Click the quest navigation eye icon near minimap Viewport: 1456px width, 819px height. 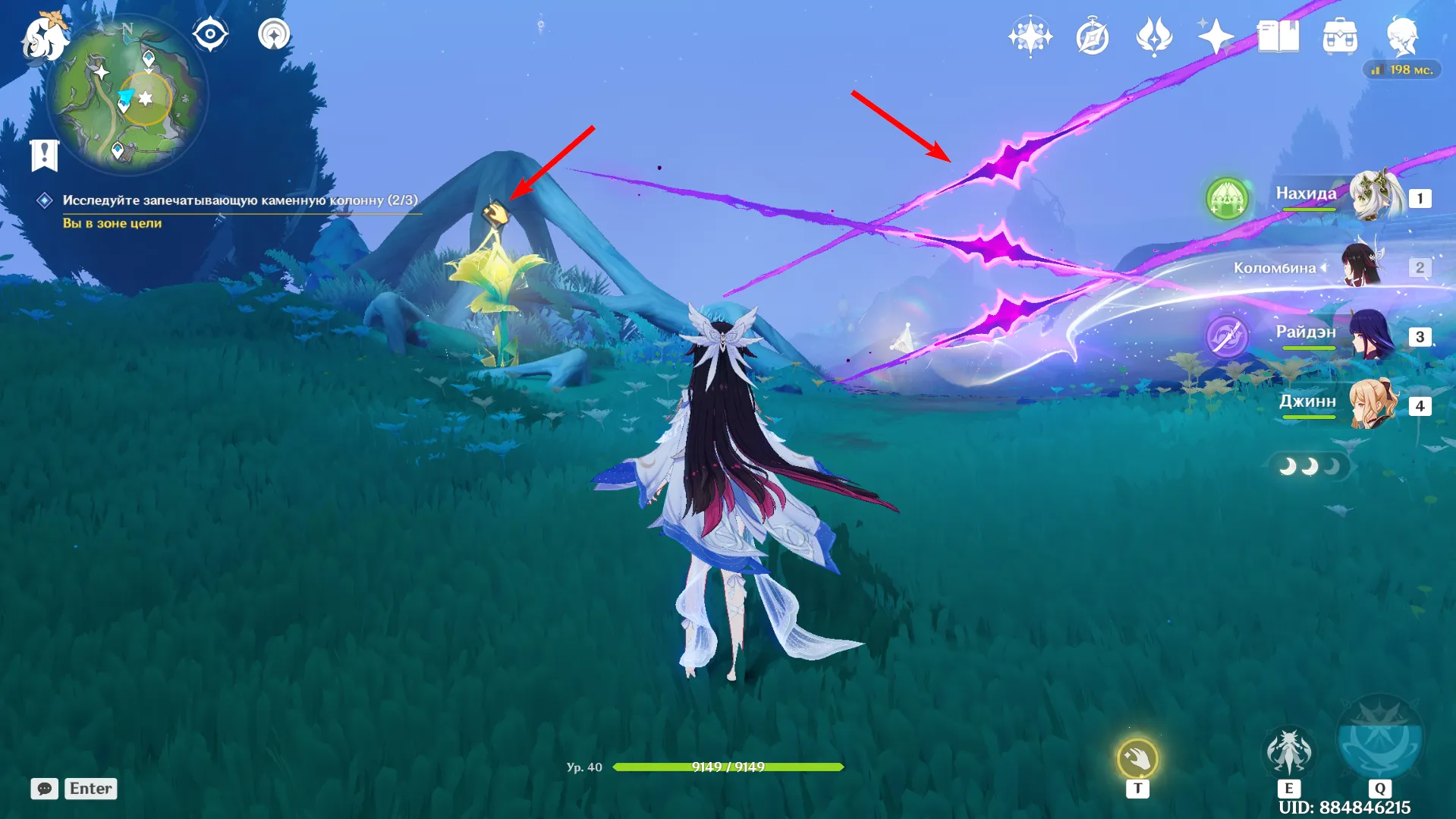pos(210,33)
